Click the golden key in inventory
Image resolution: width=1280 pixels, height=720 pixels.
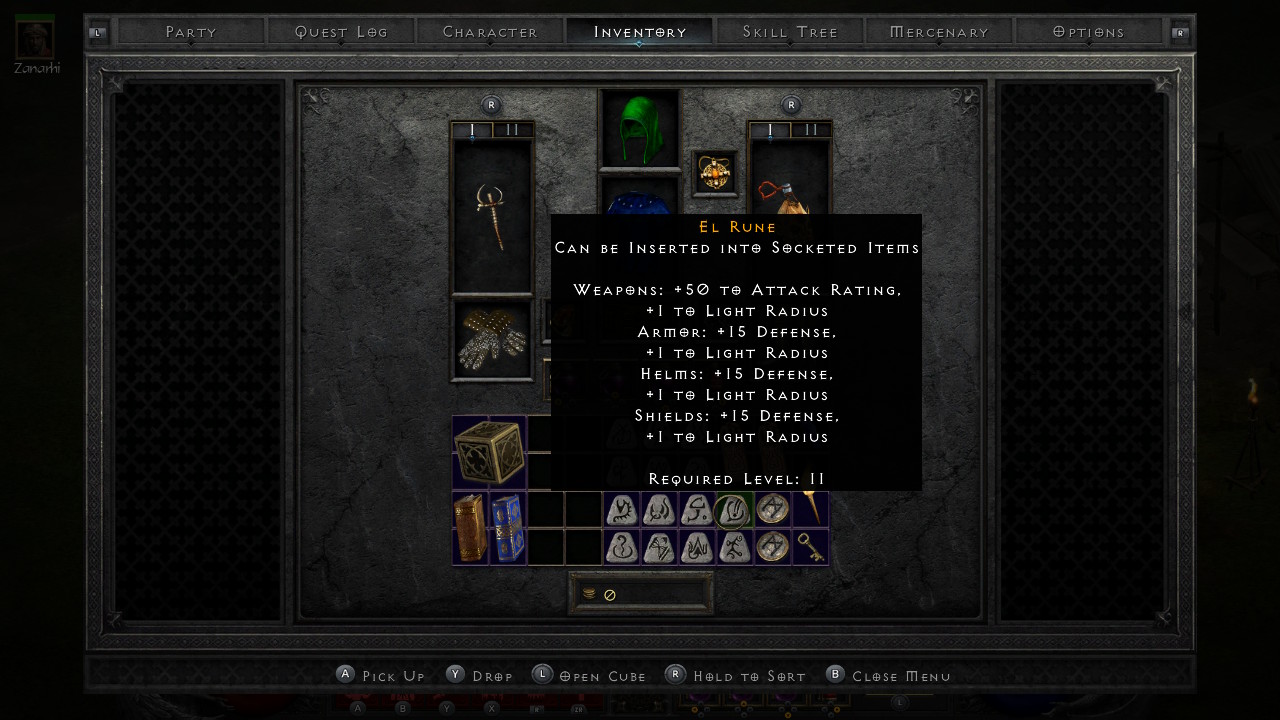point(810,547)
